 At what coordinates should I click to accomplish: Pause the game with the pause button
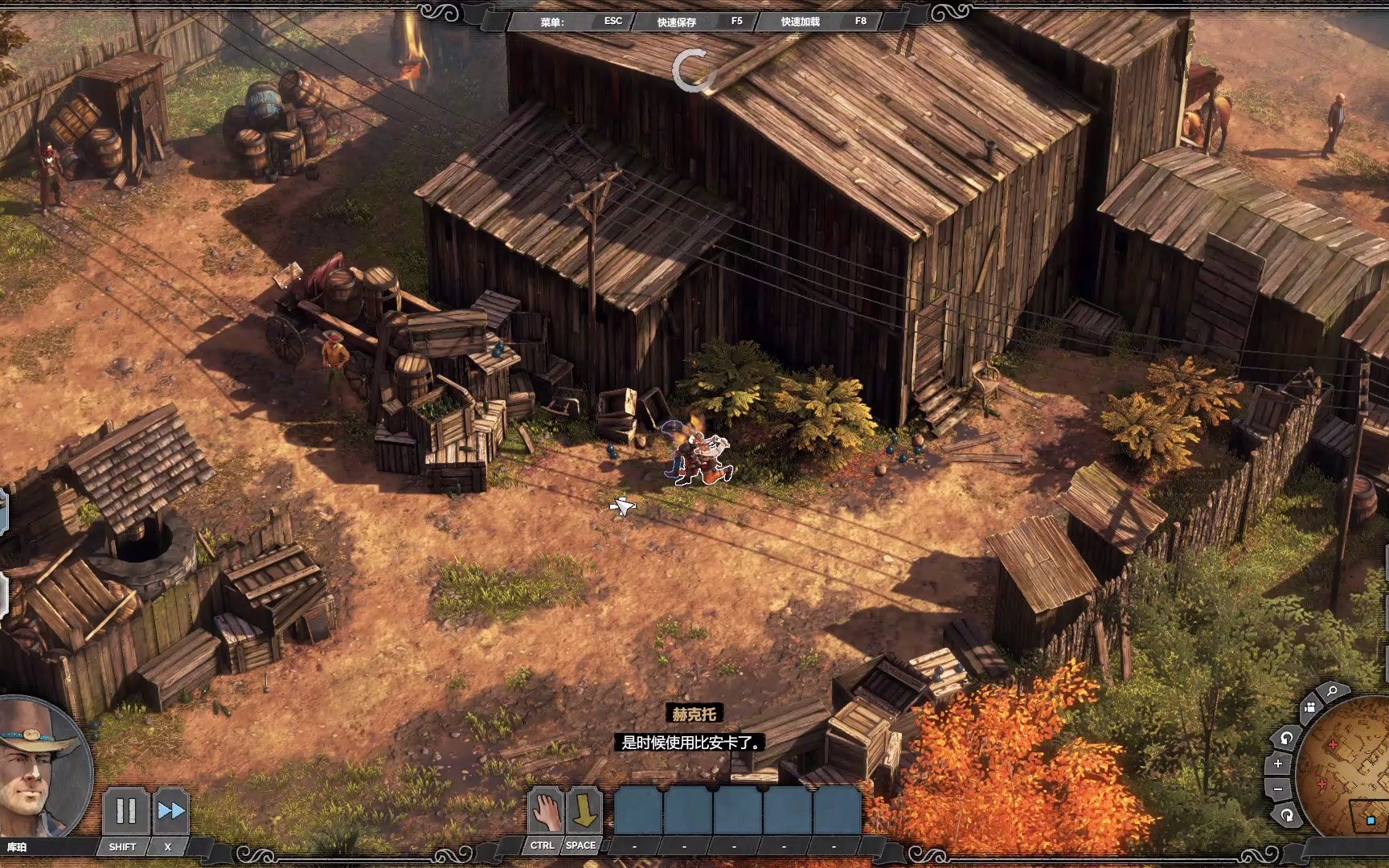point(126,811)
